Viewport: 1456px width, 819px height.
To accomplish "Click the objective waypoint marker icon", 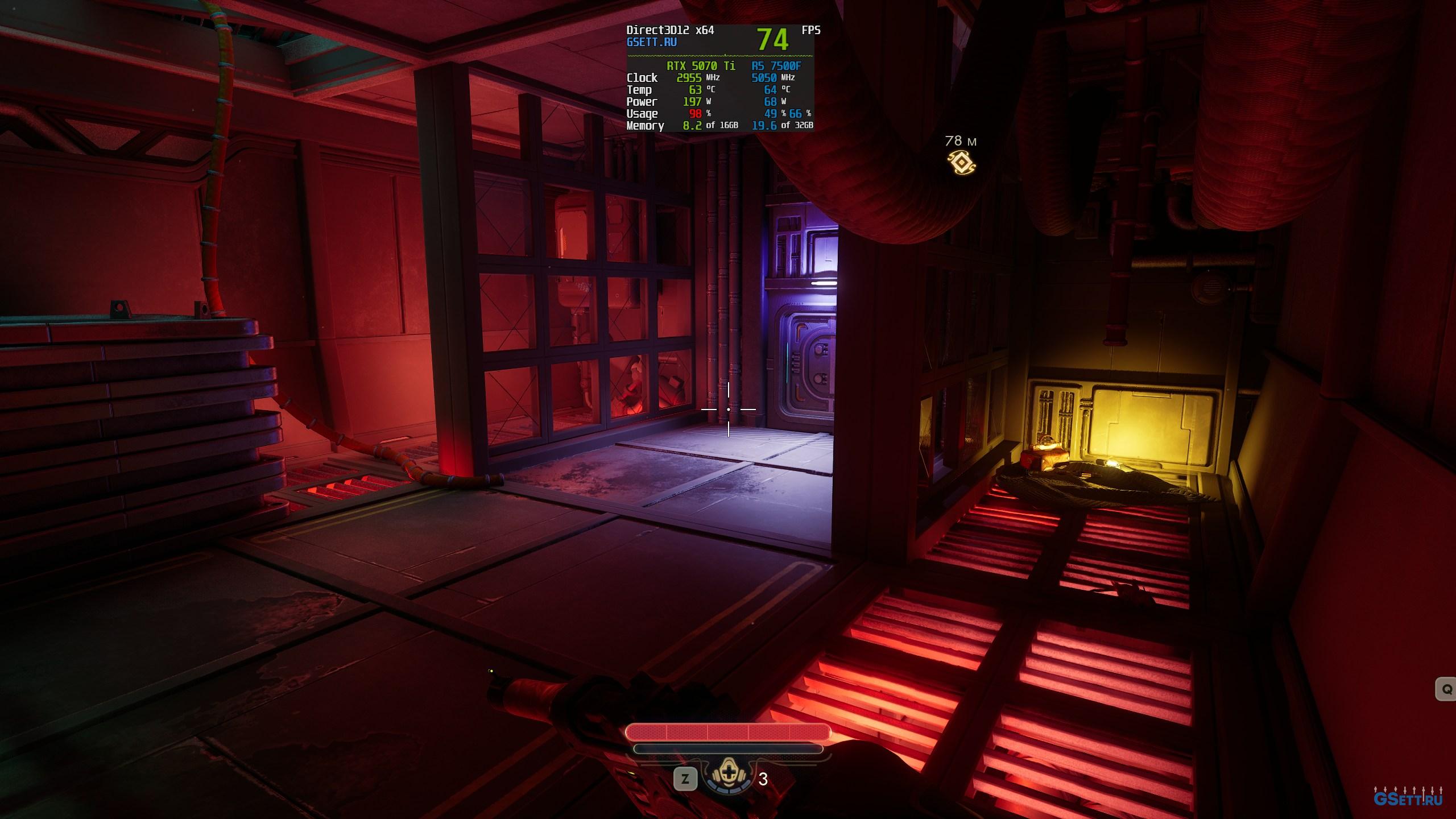I will click(x=961, y=163).
